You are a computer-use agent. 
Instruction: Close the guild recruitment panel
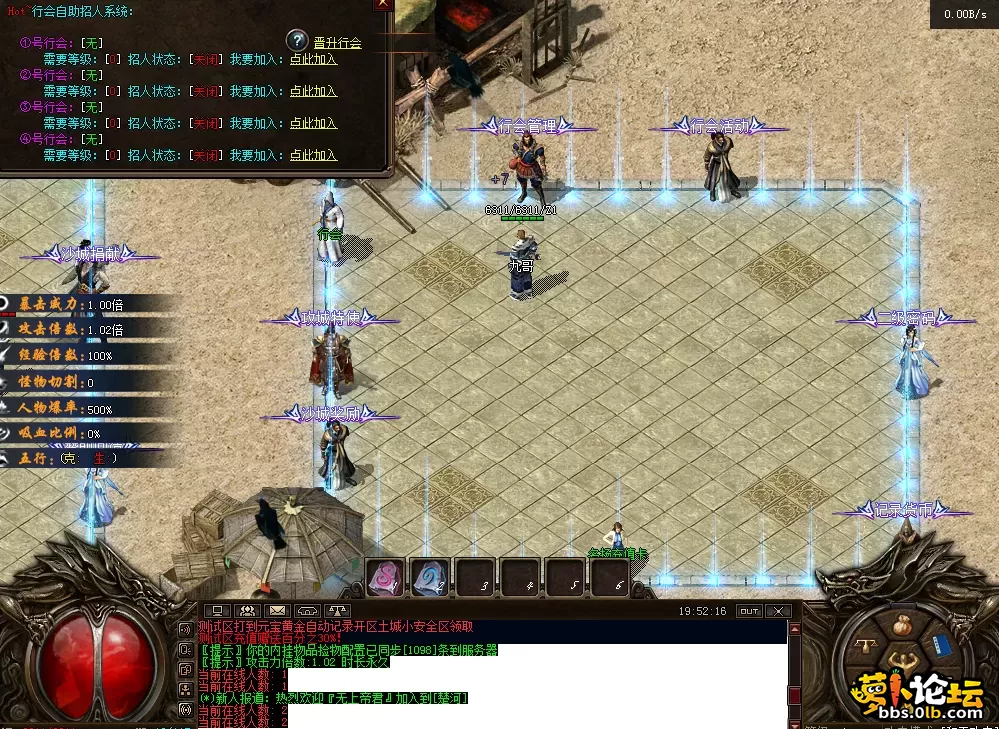click(383, 4)
